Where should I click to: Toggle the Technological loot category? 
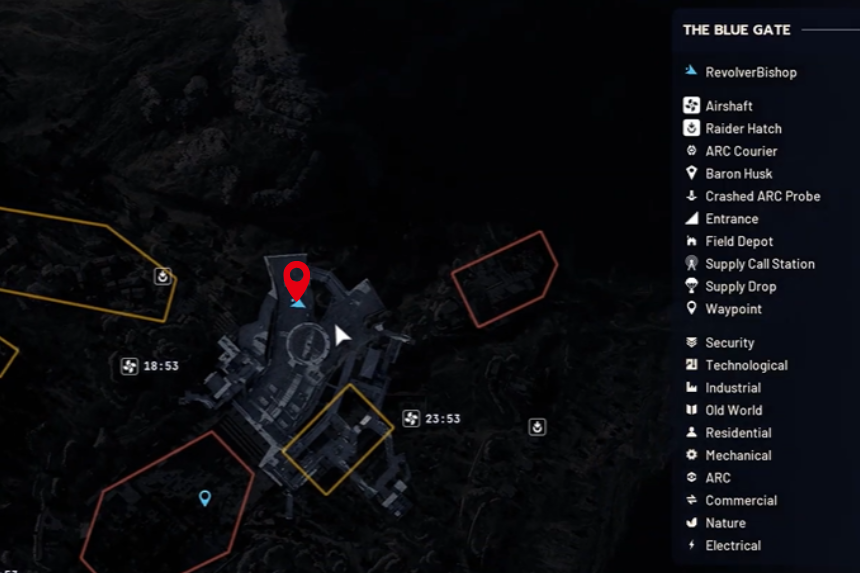point(746,366)
